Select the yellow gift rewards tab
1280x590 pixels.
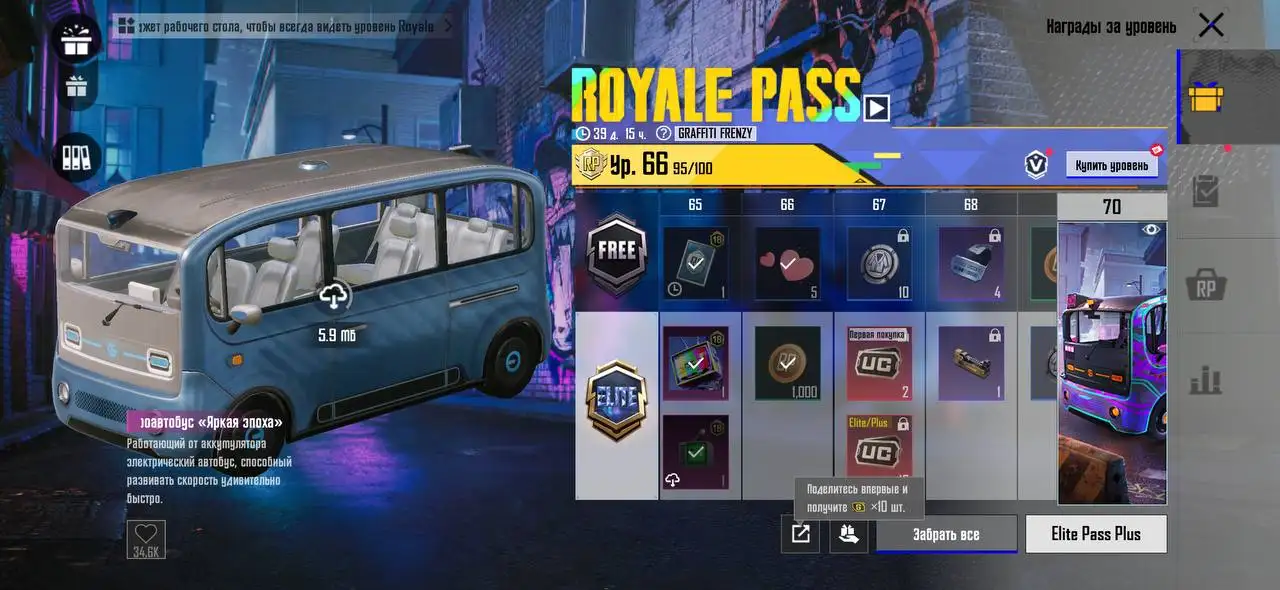1205,98
